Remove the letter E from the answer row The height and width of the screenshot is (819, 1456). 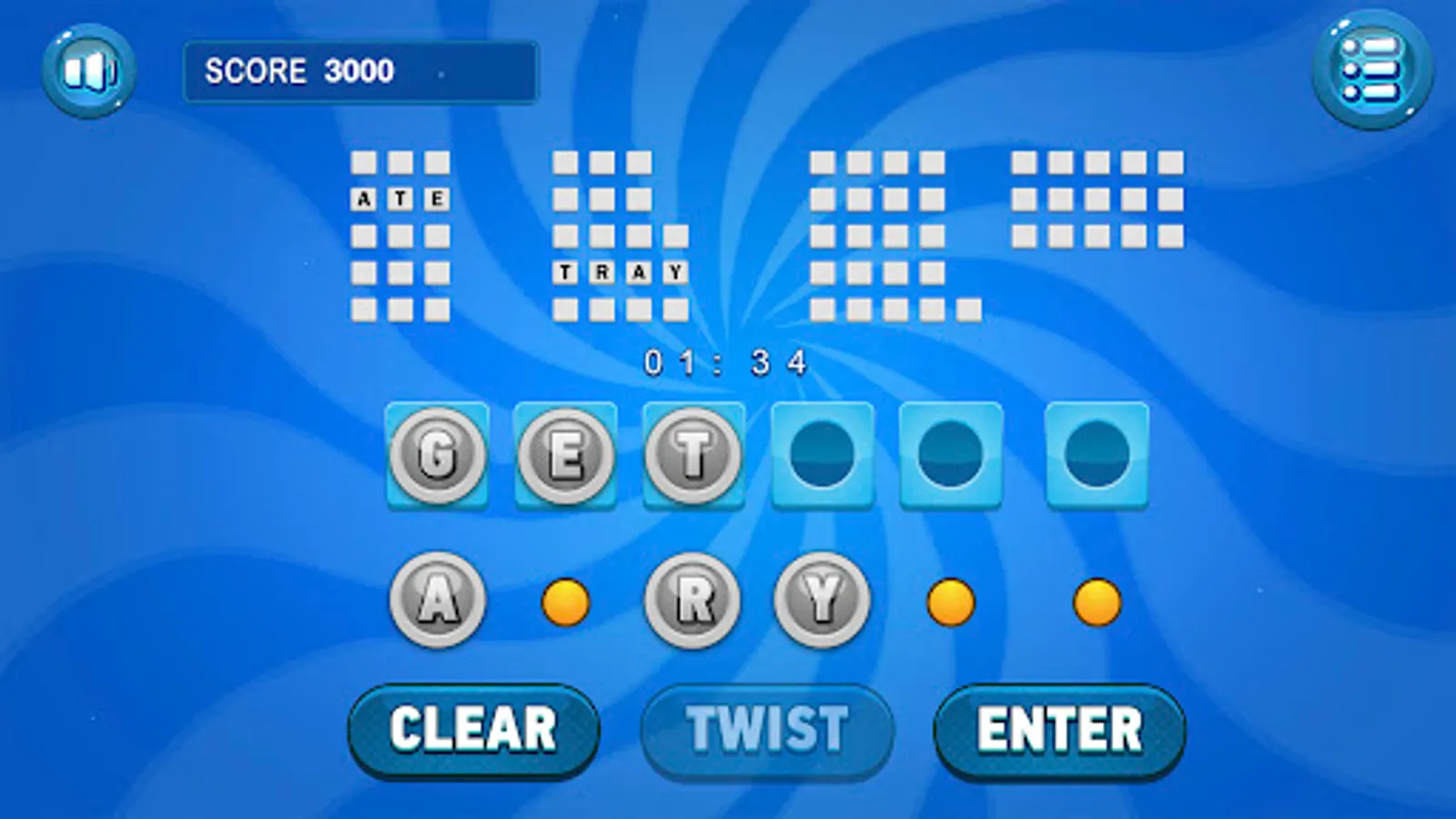click(565, 452)
